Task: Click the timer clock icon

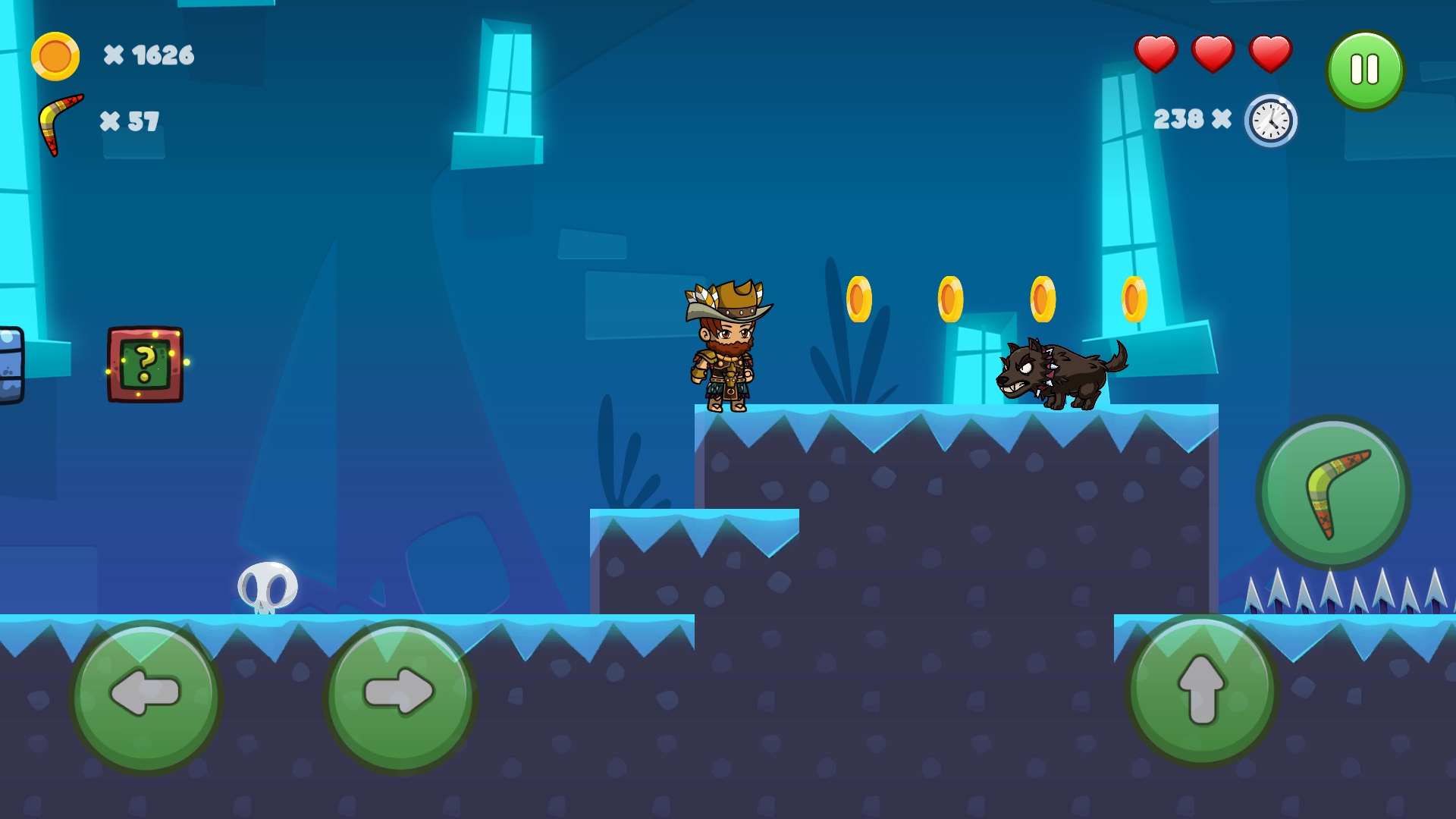Action: (1269, 121)
